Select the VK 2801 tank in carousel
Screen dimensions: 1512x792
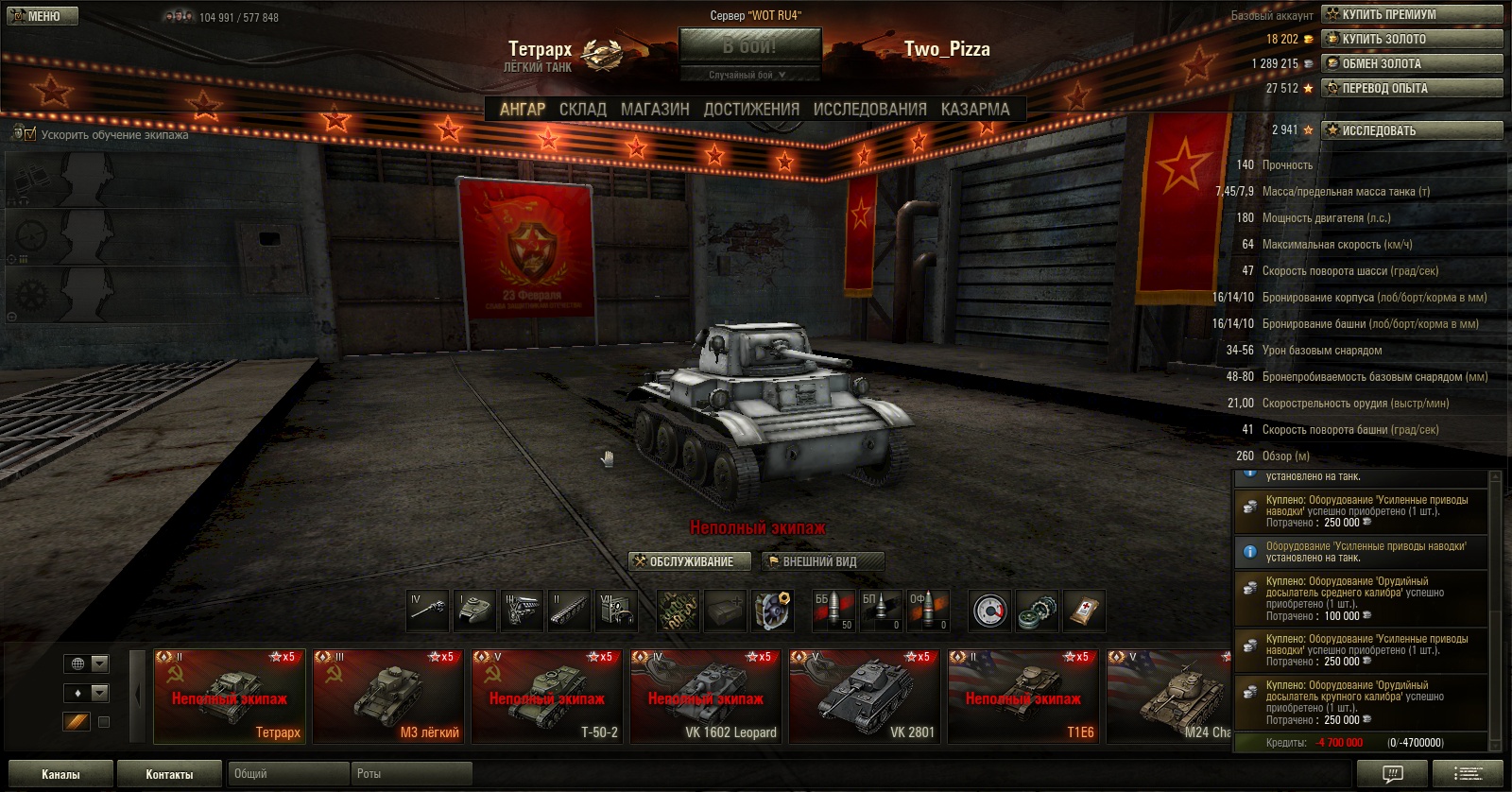tap(865, 696)
